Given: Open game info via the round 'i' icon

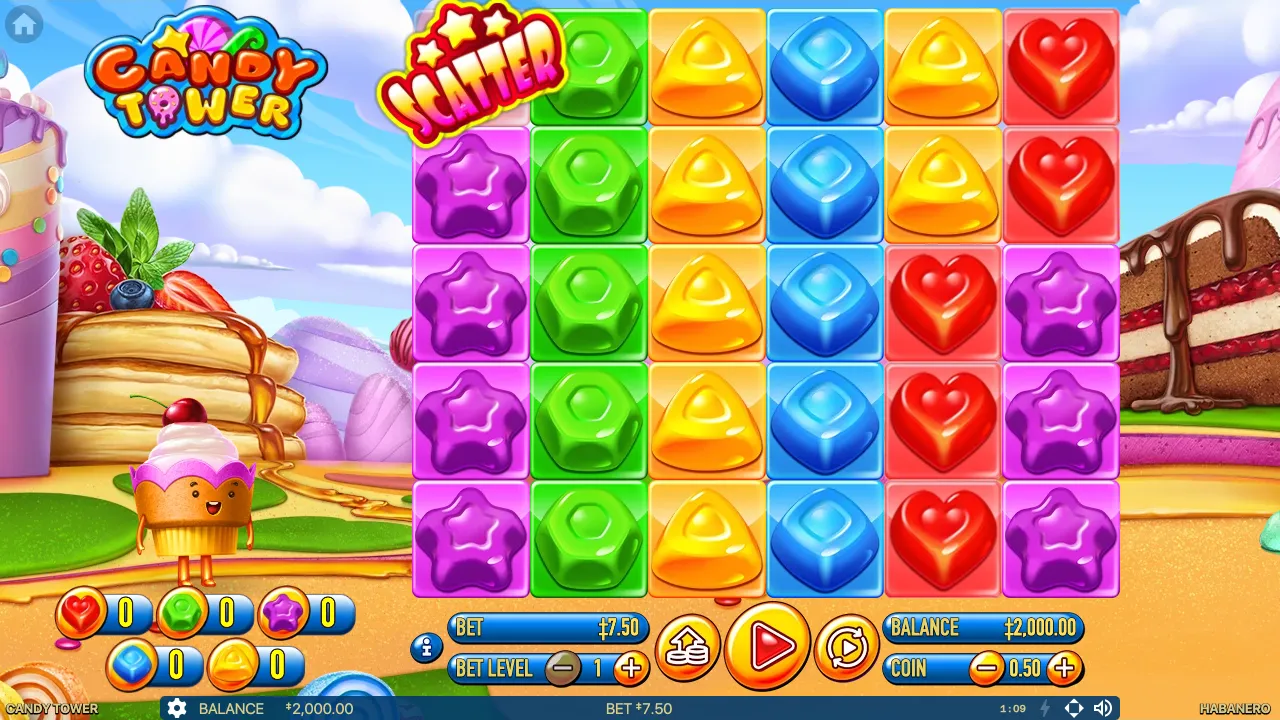Looking at the screenshot, I should pyautogui.click(x=425, y=649).
